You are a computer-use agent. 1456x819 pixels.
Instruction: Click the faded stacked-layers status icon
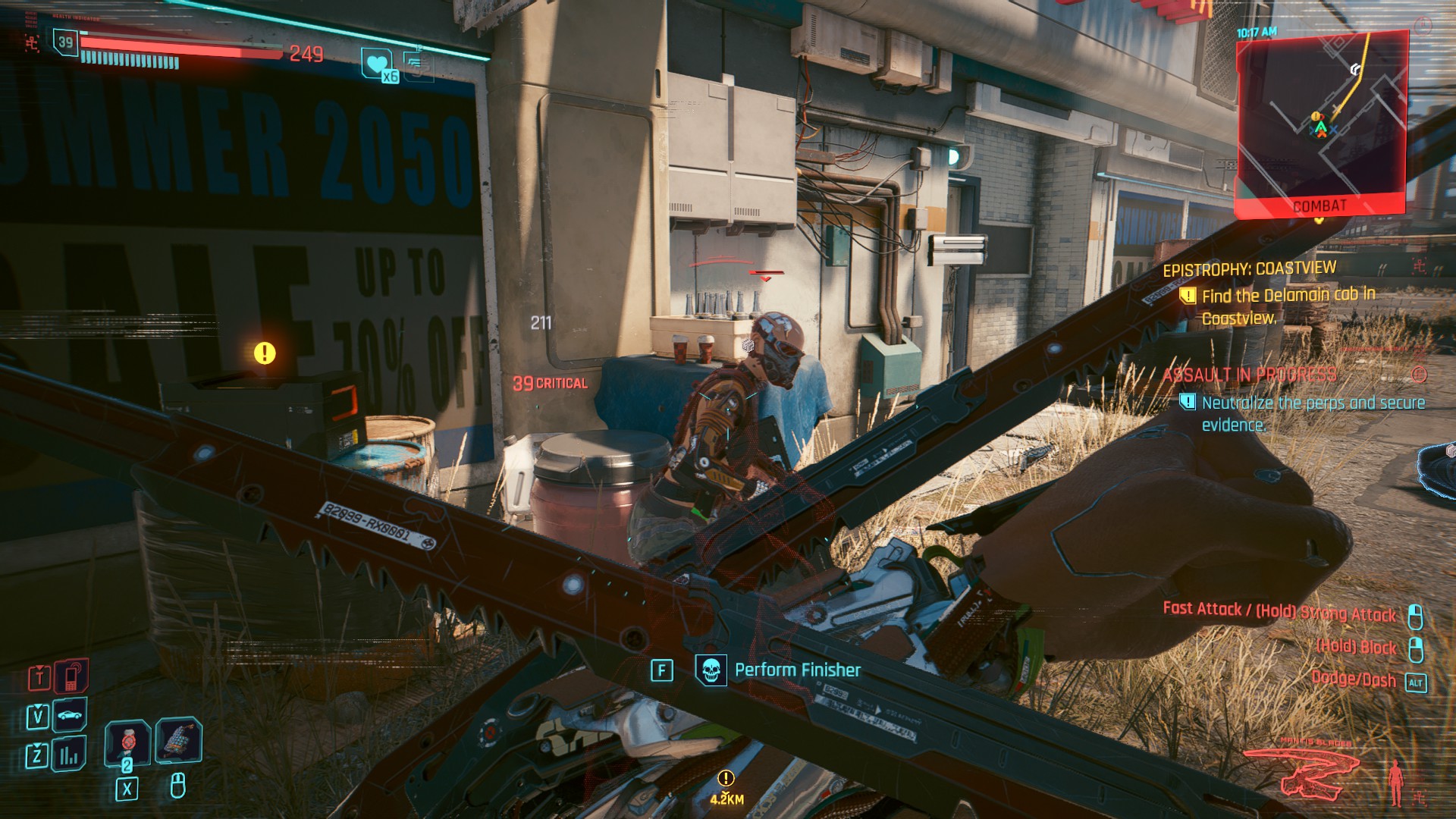[x=416, y=64]
